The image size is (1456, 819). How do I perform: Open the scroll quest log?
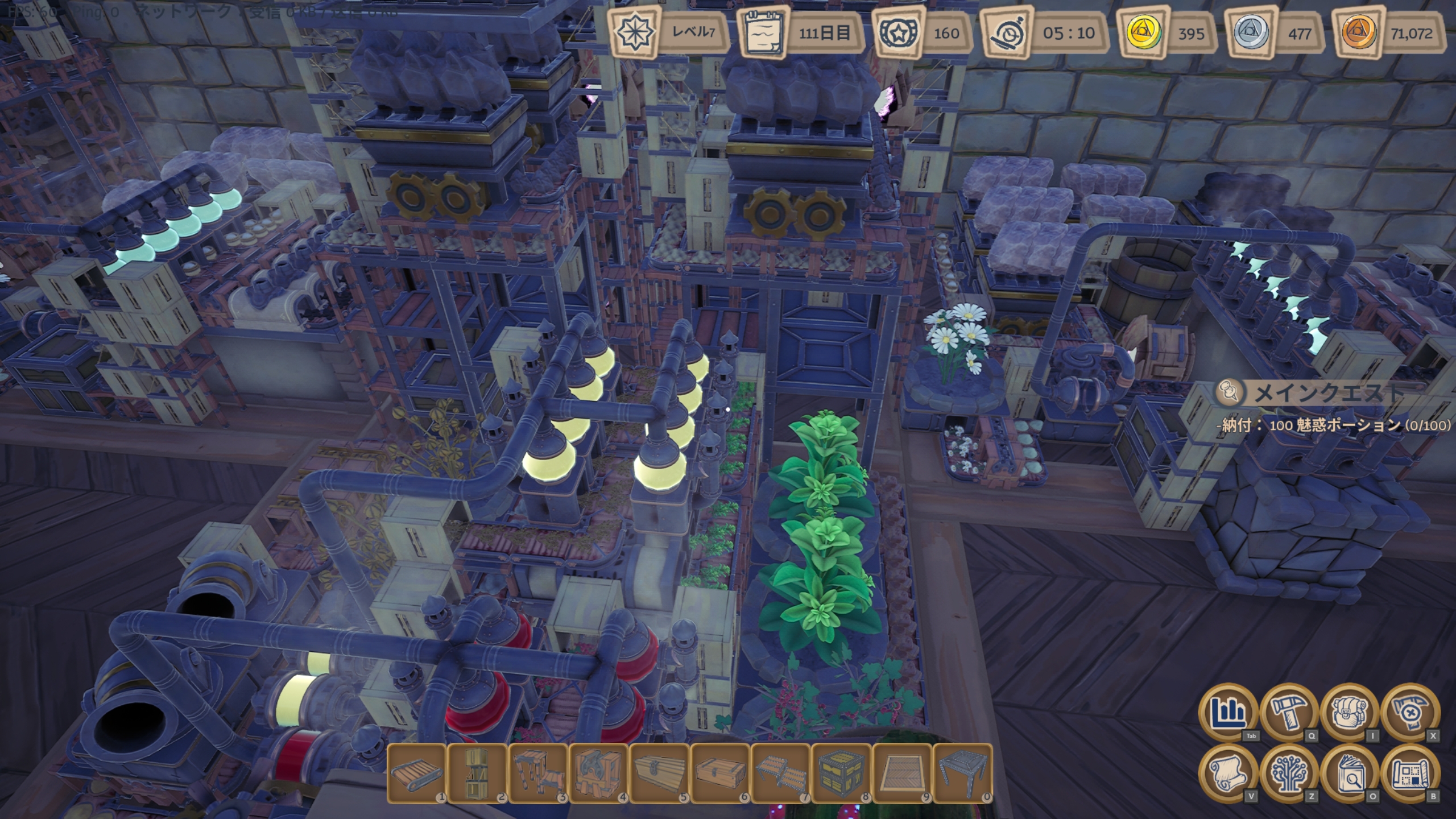pos(1228,773)
